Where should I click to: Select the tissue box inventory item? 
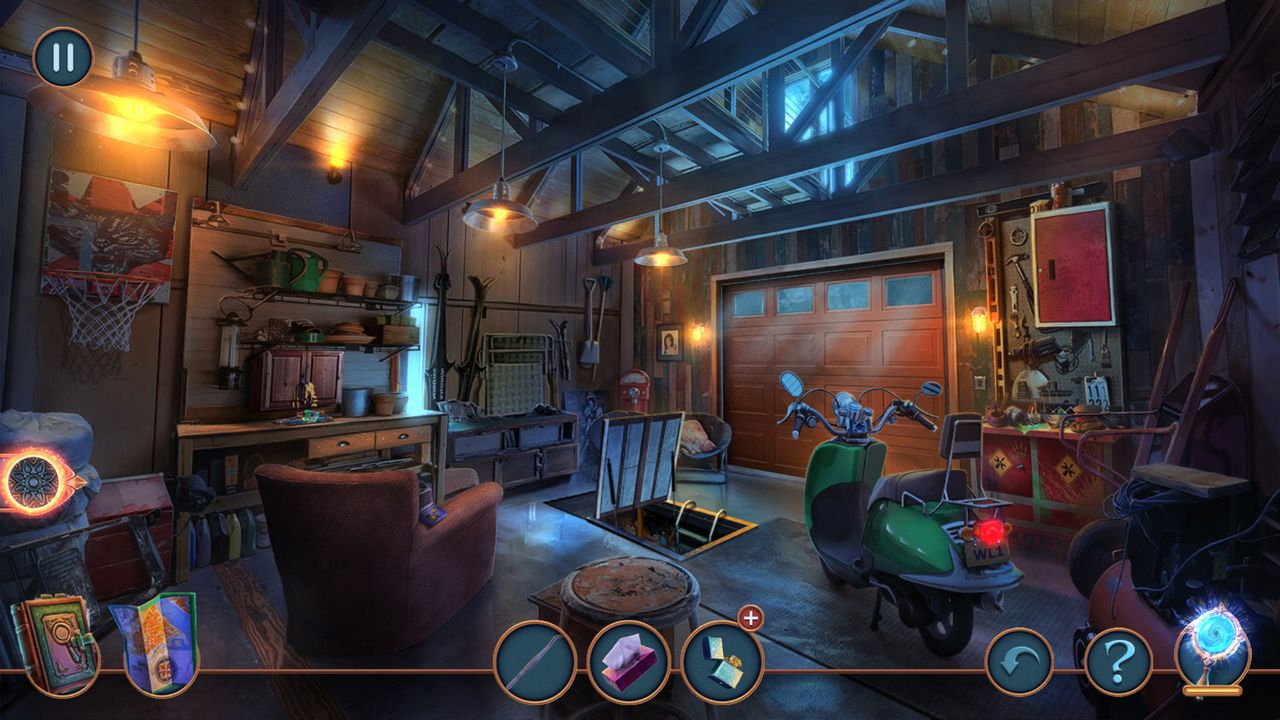pyautogui.click(x=628, y=662)
